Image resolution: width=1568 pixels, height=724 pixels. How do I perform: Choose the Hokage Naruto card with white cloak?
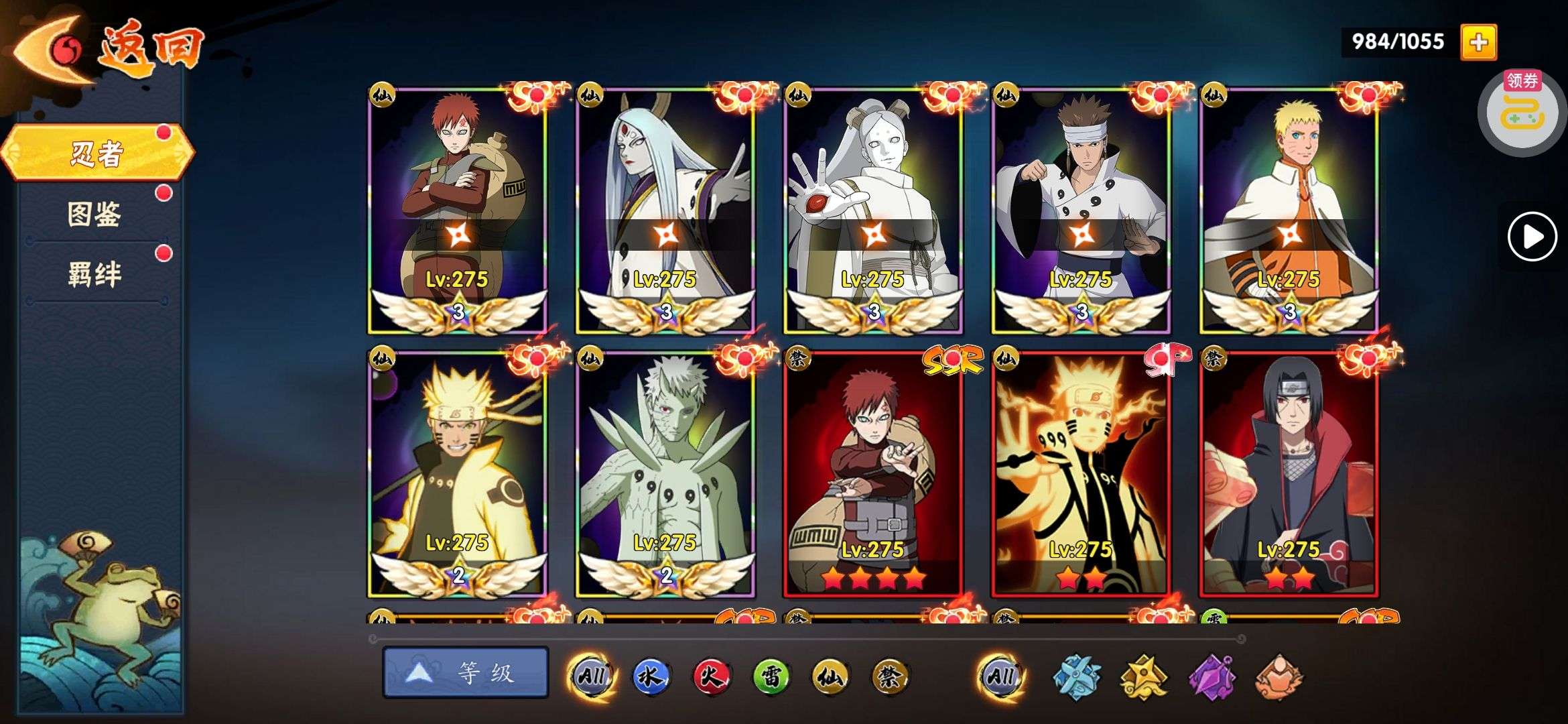(1289, 208)
